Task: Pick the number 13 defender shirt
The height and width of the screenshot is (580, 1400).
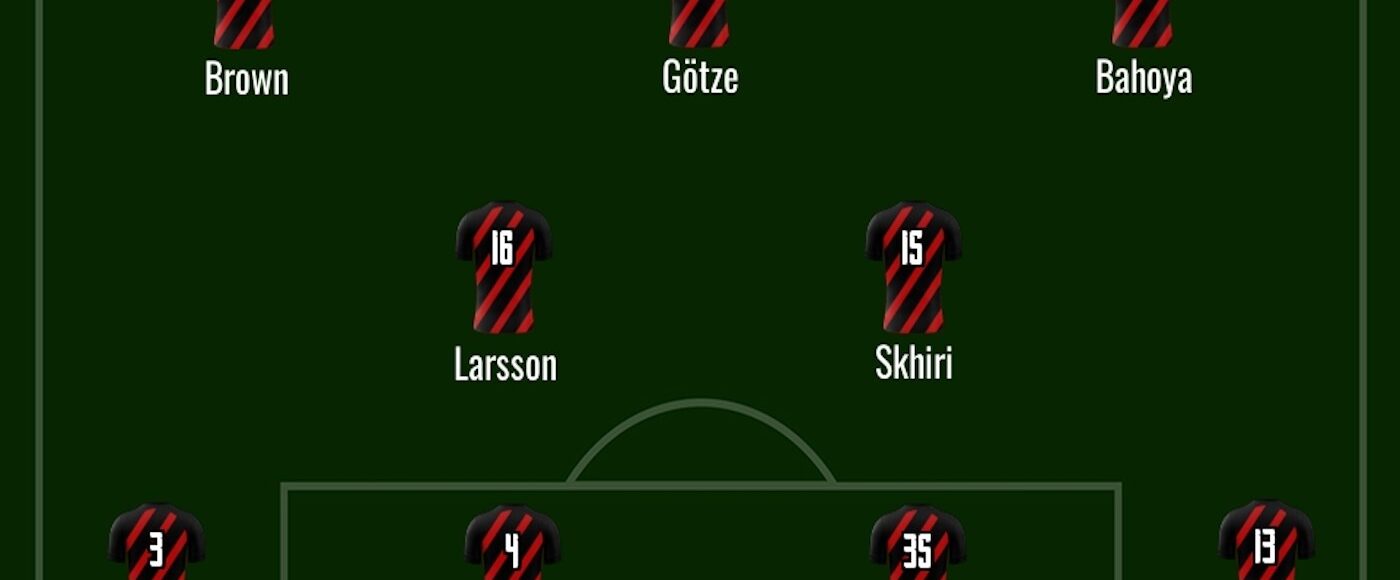Action: tap(1265, 545)
